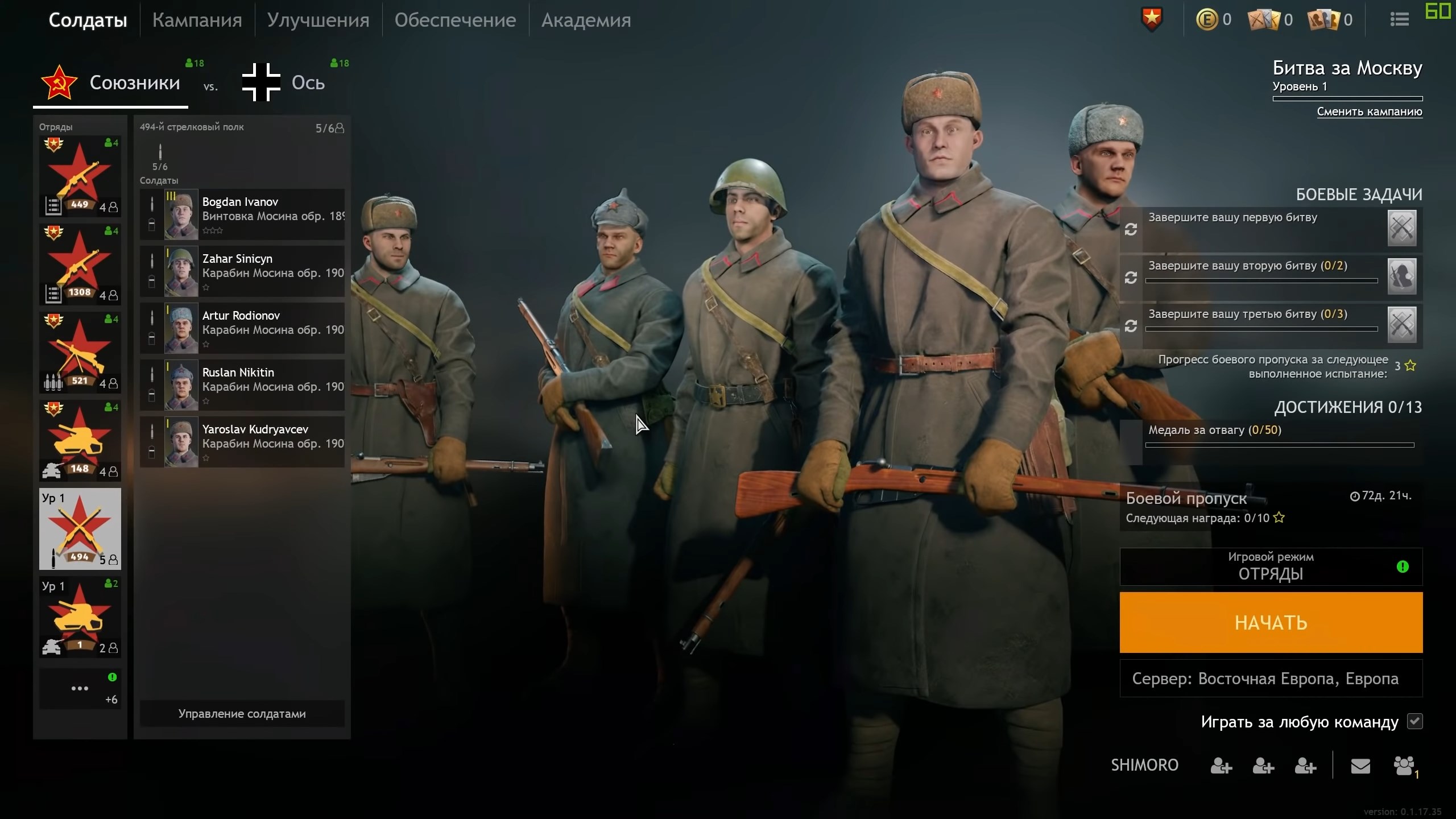
Task: Open the Сервер Восточная Европа selector
Action: pos(1271,678)
